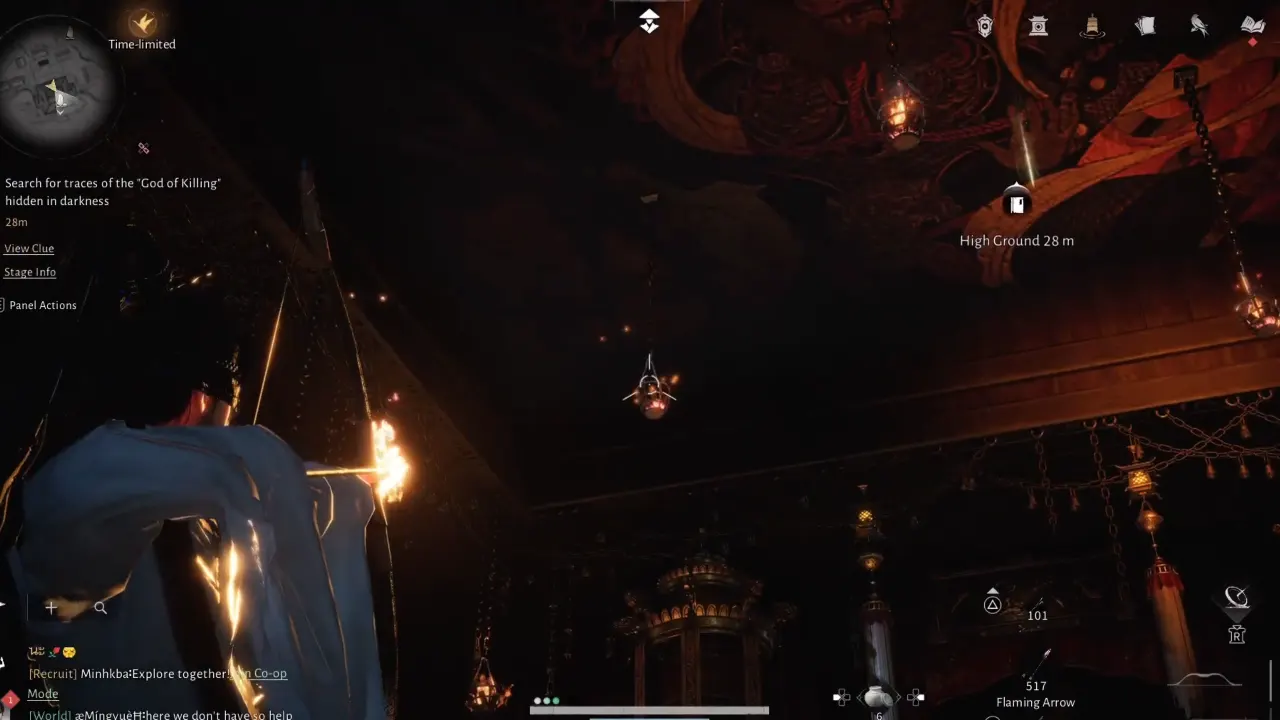
Task: Open the pavilion icon at top right
Action: (x=1038, y=25)
